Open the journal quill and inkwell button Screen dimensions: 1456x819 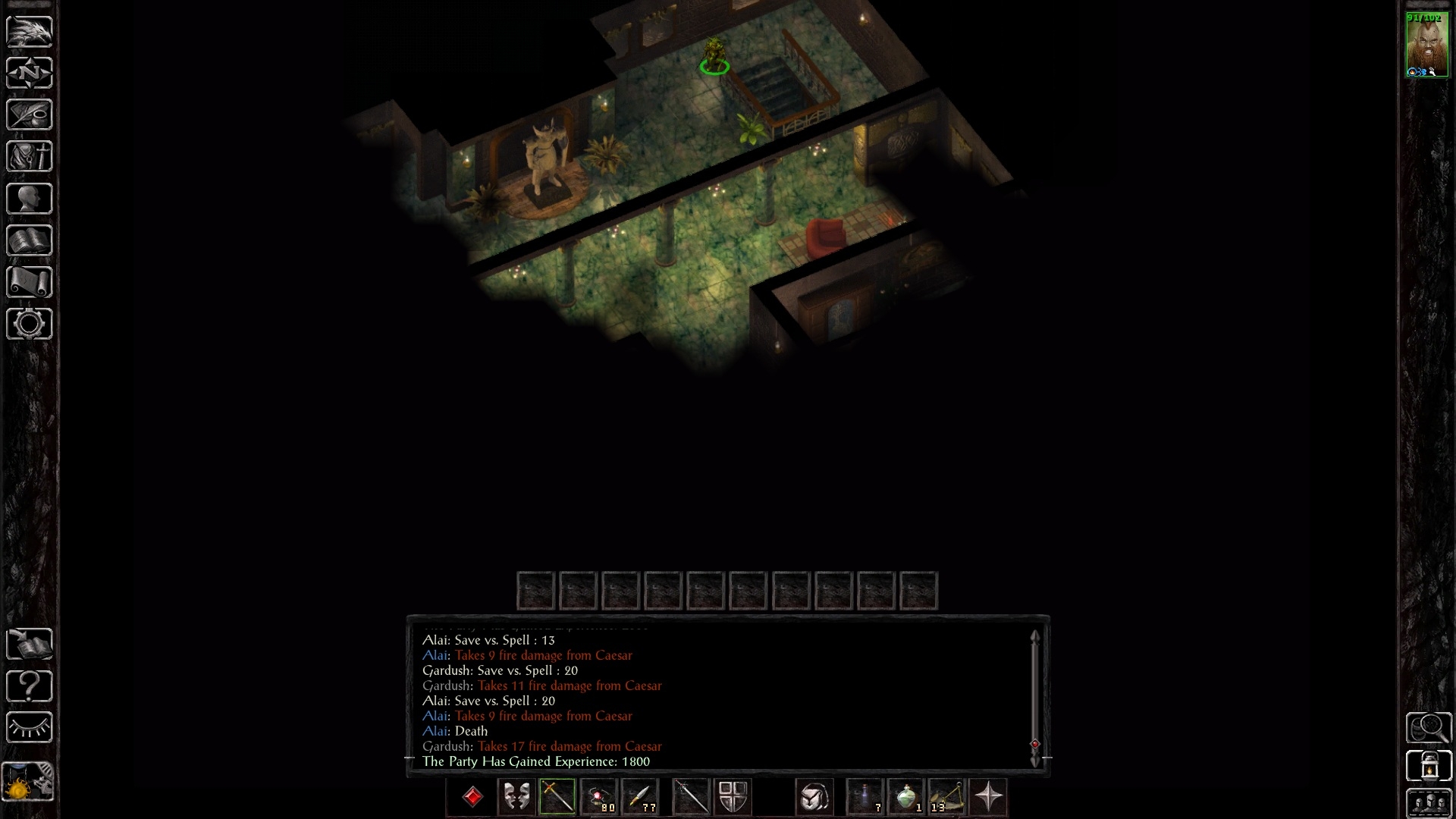point(29,115)
